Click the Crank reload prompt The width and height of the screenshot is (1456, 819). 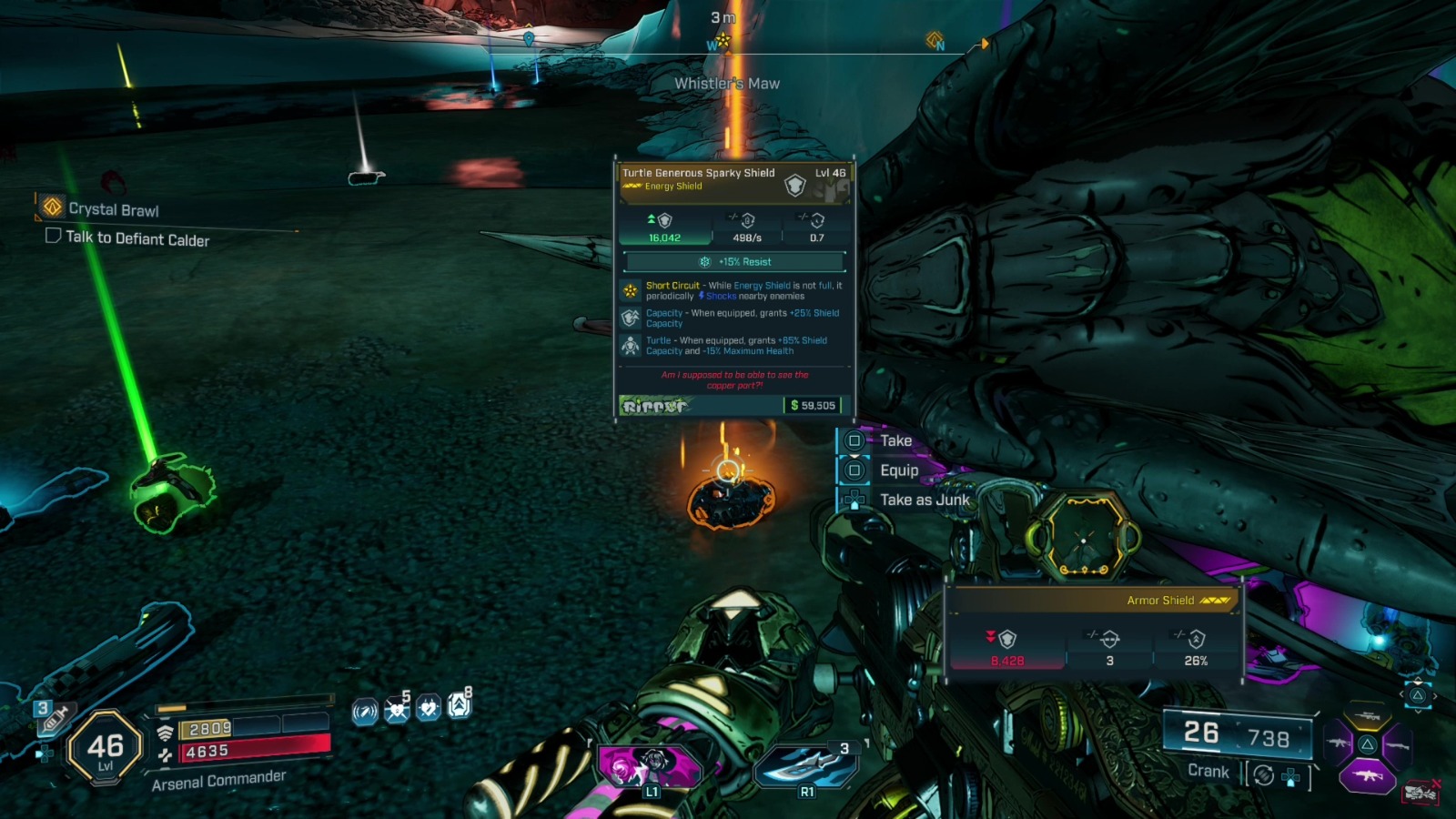coord(1207,771)
